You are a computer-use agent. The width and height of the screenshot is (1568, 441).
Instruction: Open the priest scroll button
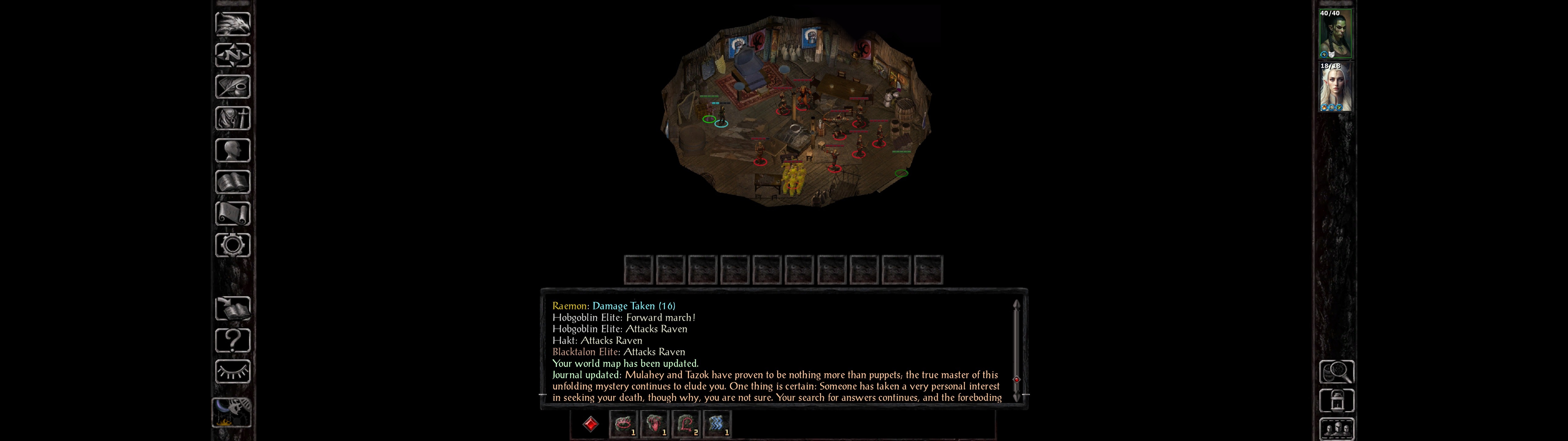point(232,213)
